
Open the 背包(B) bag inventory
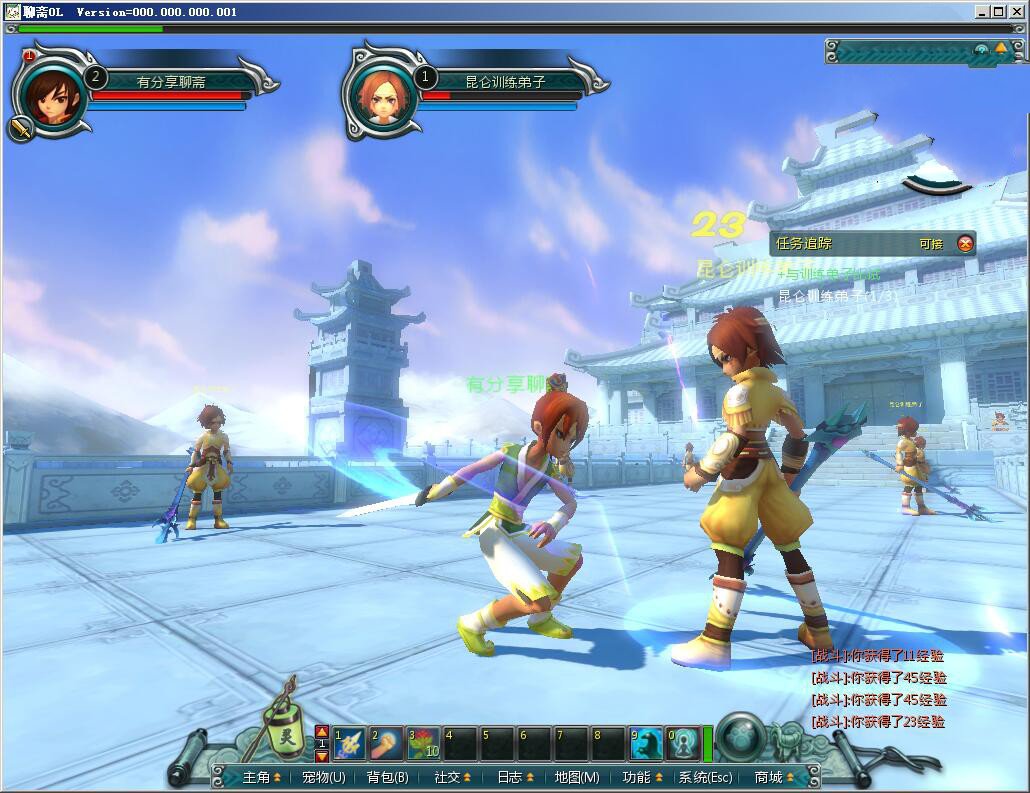tap(387, 777)
